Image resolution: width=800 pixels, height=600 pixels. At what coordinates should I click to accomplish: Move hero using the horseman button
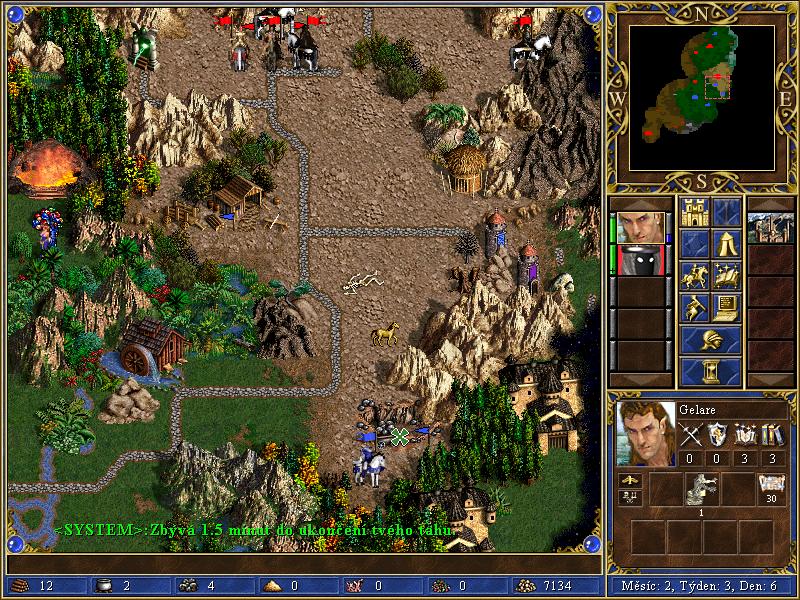[694, 275]
